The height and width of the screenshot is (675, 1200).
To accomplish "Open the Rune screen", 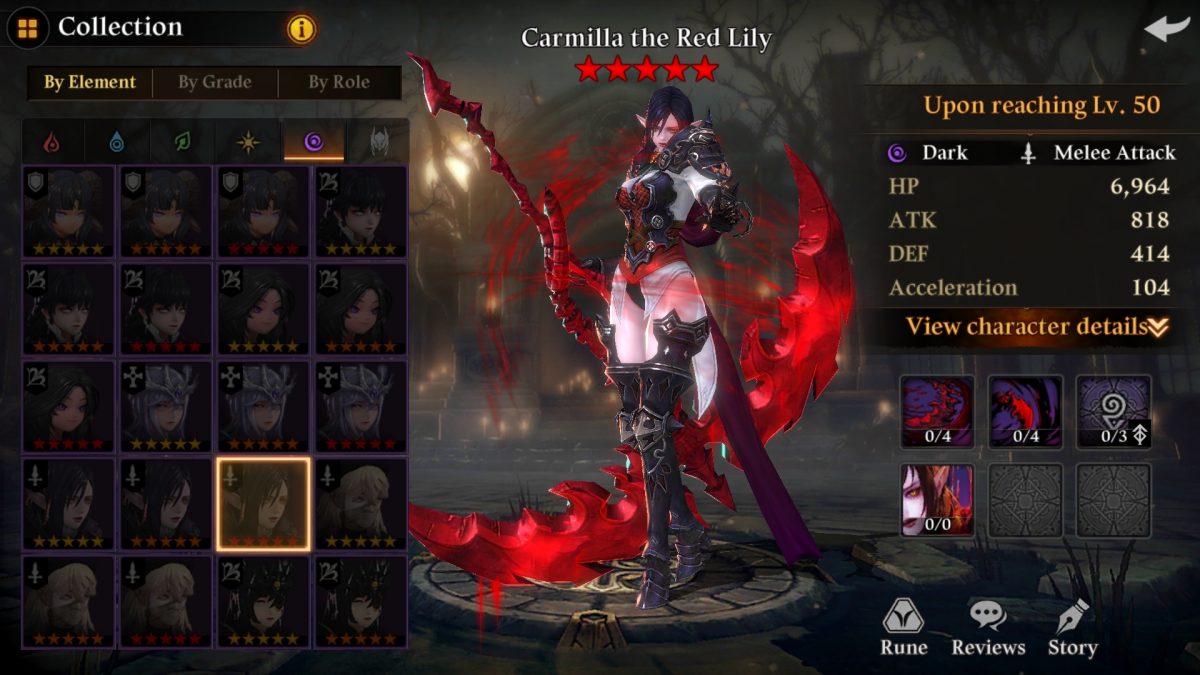I will [x=903, y=628].
